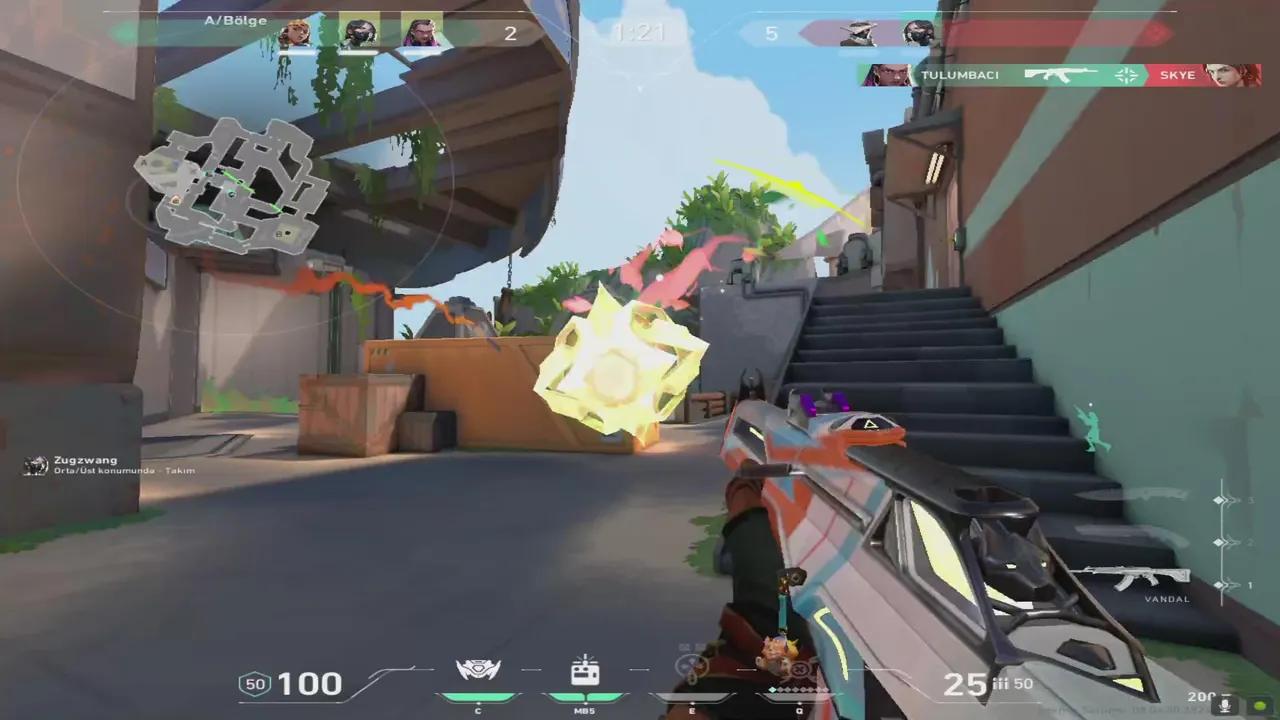Click an enemy agent portrait at top right

[x=858, y=32]
